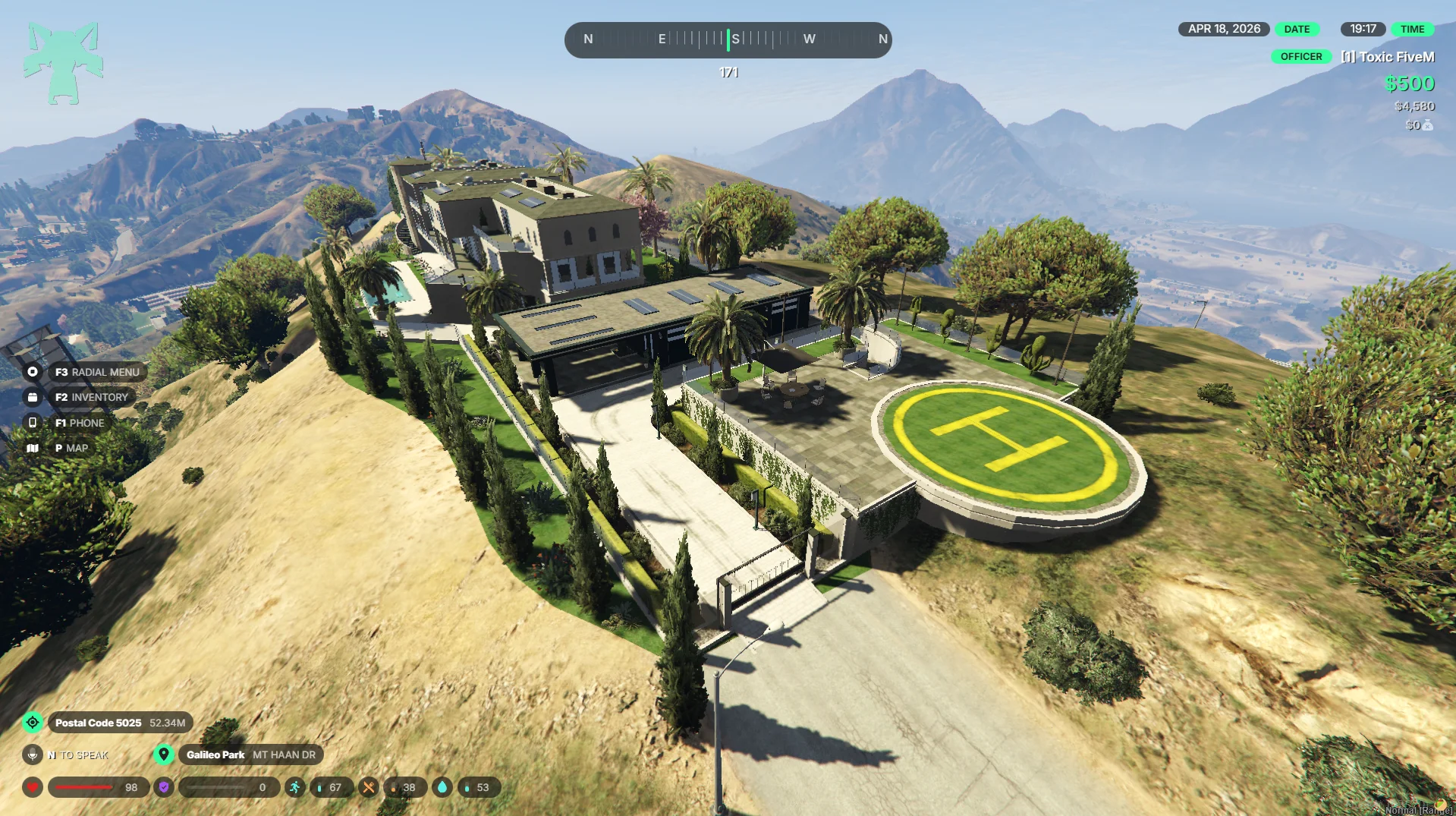Click the purple armor shield icon
The image size is (1456, 816).
tap(163, 787)
